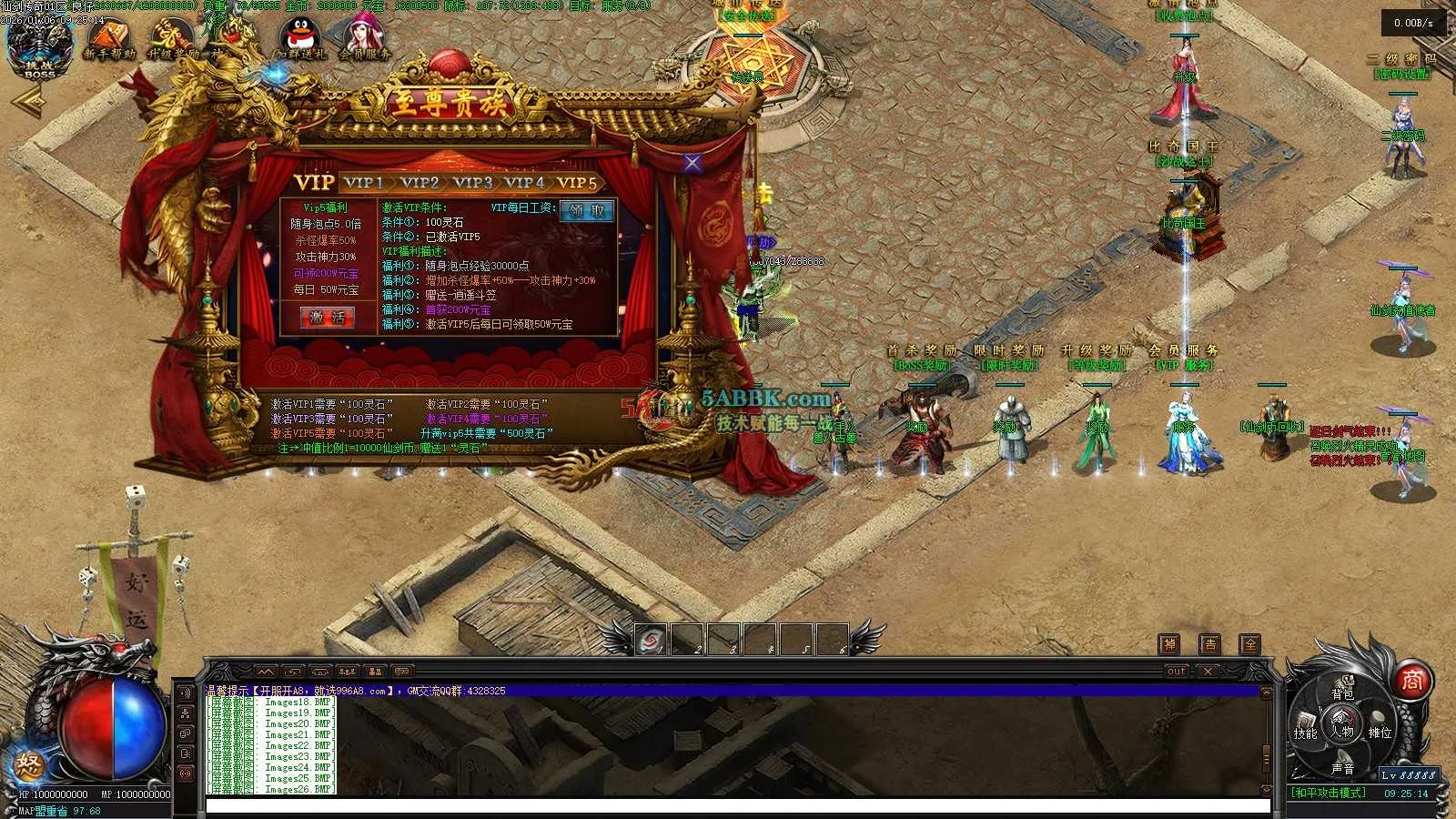Open the VIP5 tab
Image resolution: width=1456 pixels, height=819 pixels.
click(x=577, y=182)
